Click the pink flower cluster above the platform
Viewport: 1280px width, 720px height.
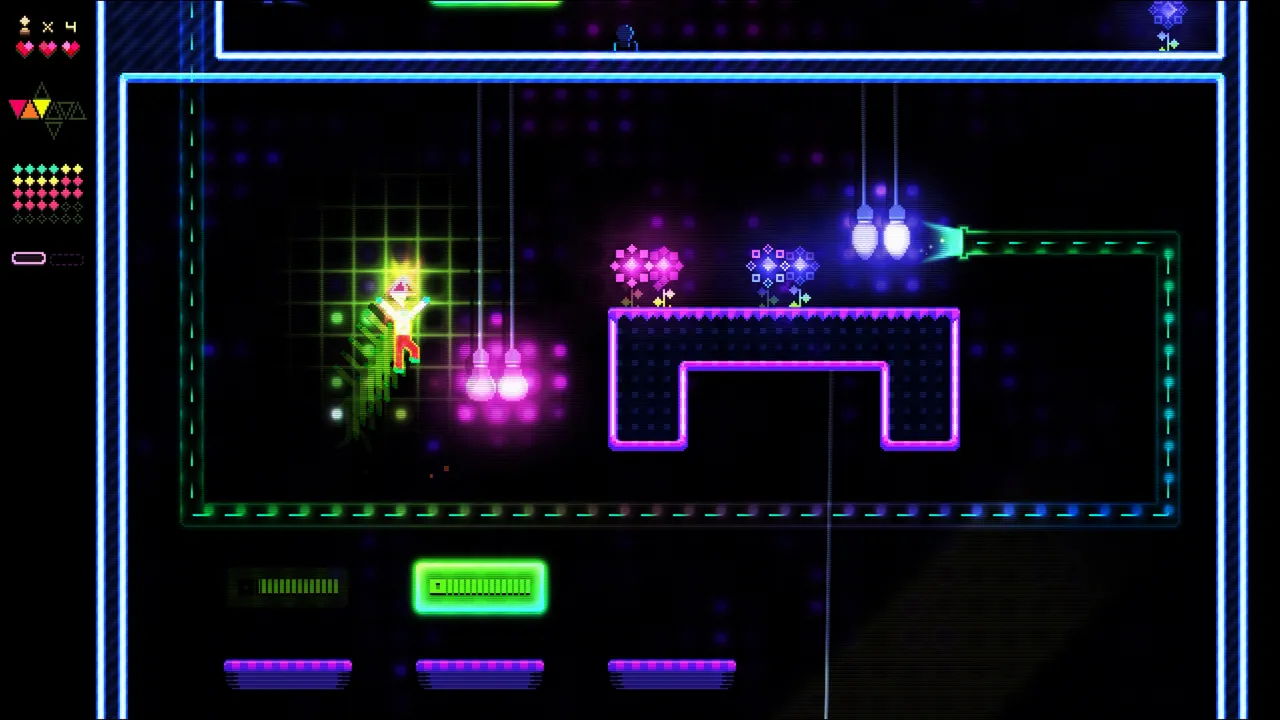click(x=646, y=265)
